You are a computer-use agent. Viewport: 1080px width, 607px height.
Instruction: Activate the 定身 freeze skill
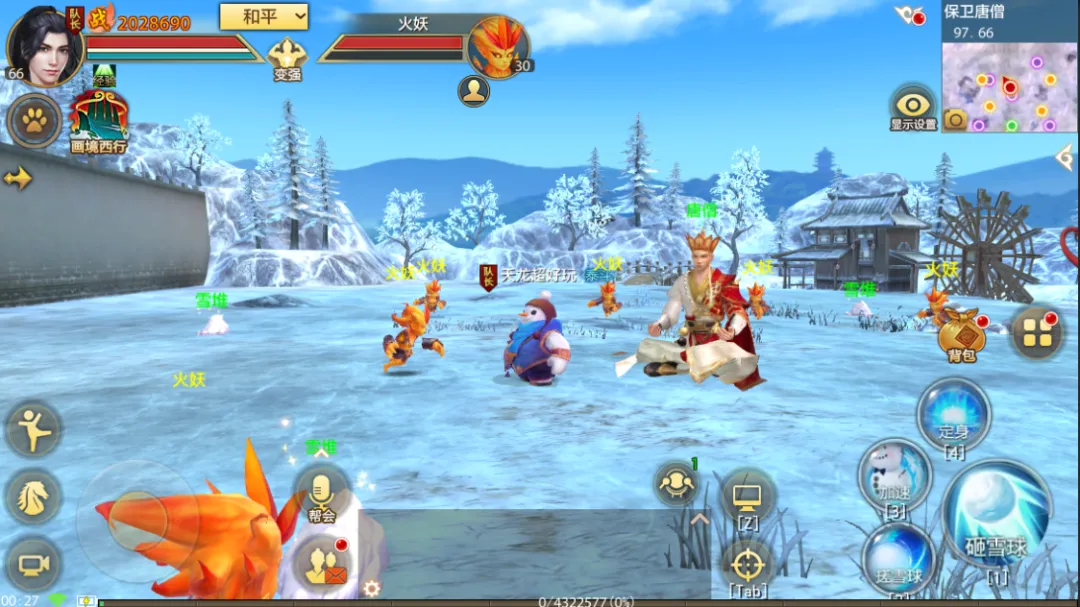(953, 412)
